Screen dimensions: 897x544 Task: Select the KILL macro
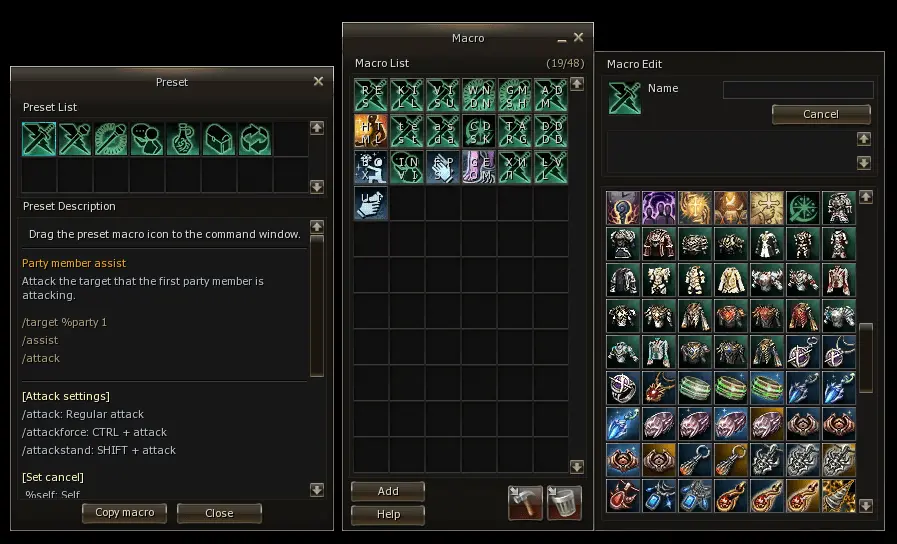pos(407,96)
